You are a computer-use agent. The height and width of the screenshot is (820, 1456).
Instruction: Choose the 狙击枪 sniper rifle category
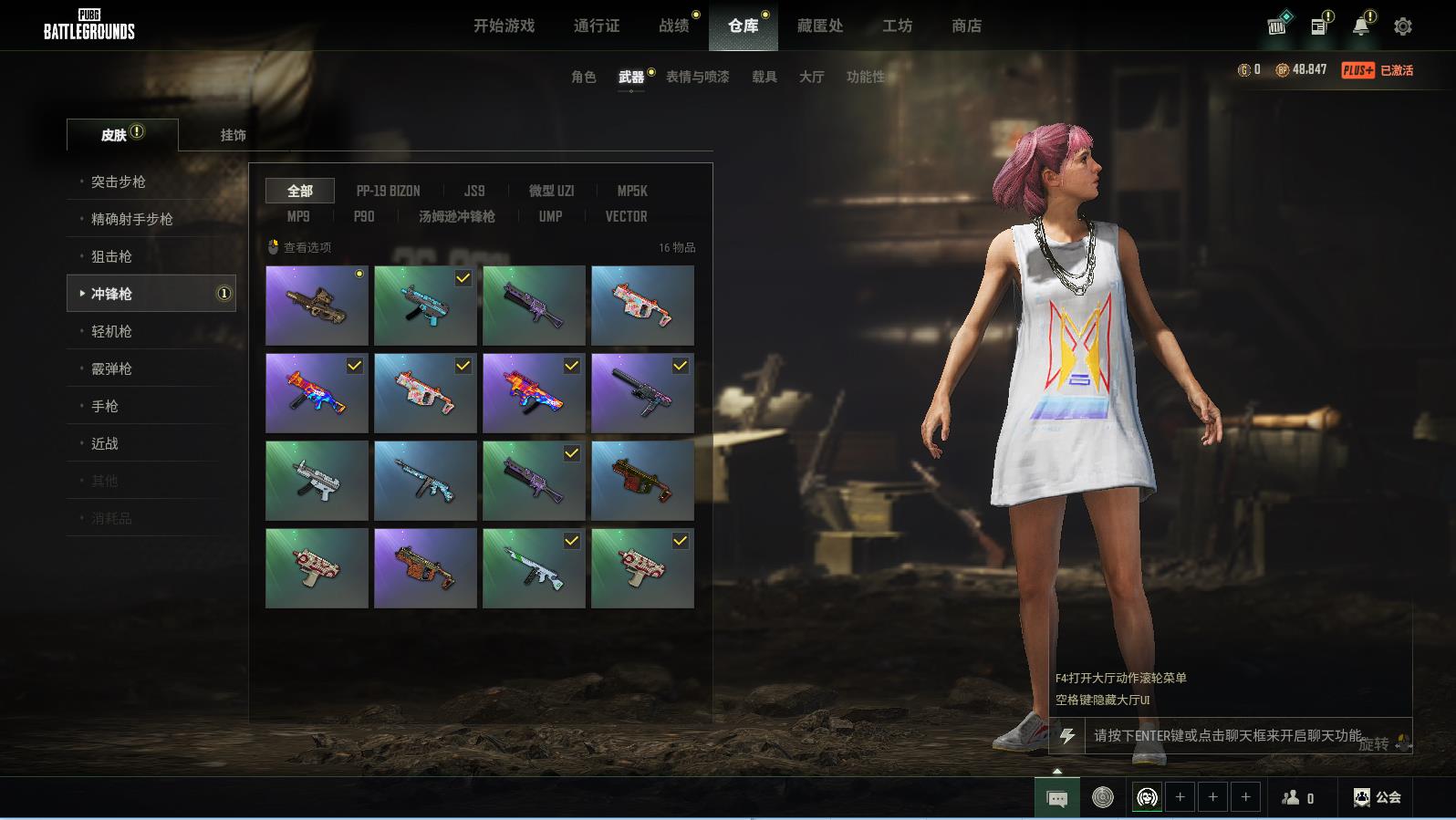pos(111,256)
